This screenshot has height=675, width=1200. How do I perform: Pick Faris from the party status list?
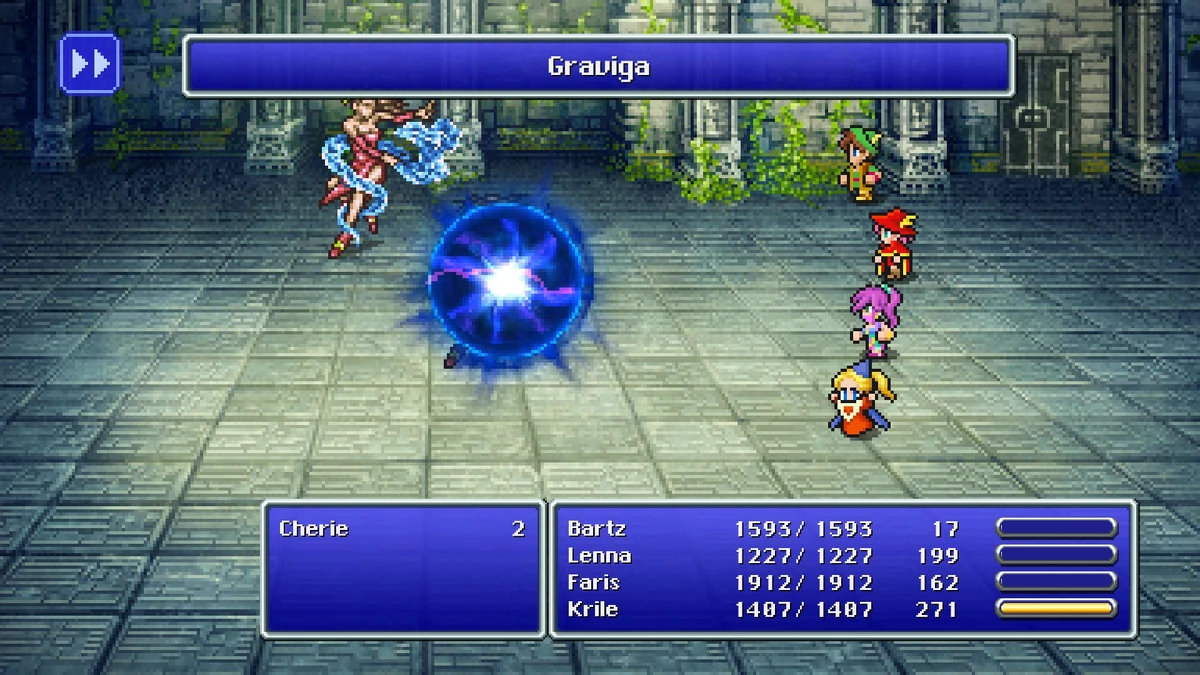[x=594, y=582]
